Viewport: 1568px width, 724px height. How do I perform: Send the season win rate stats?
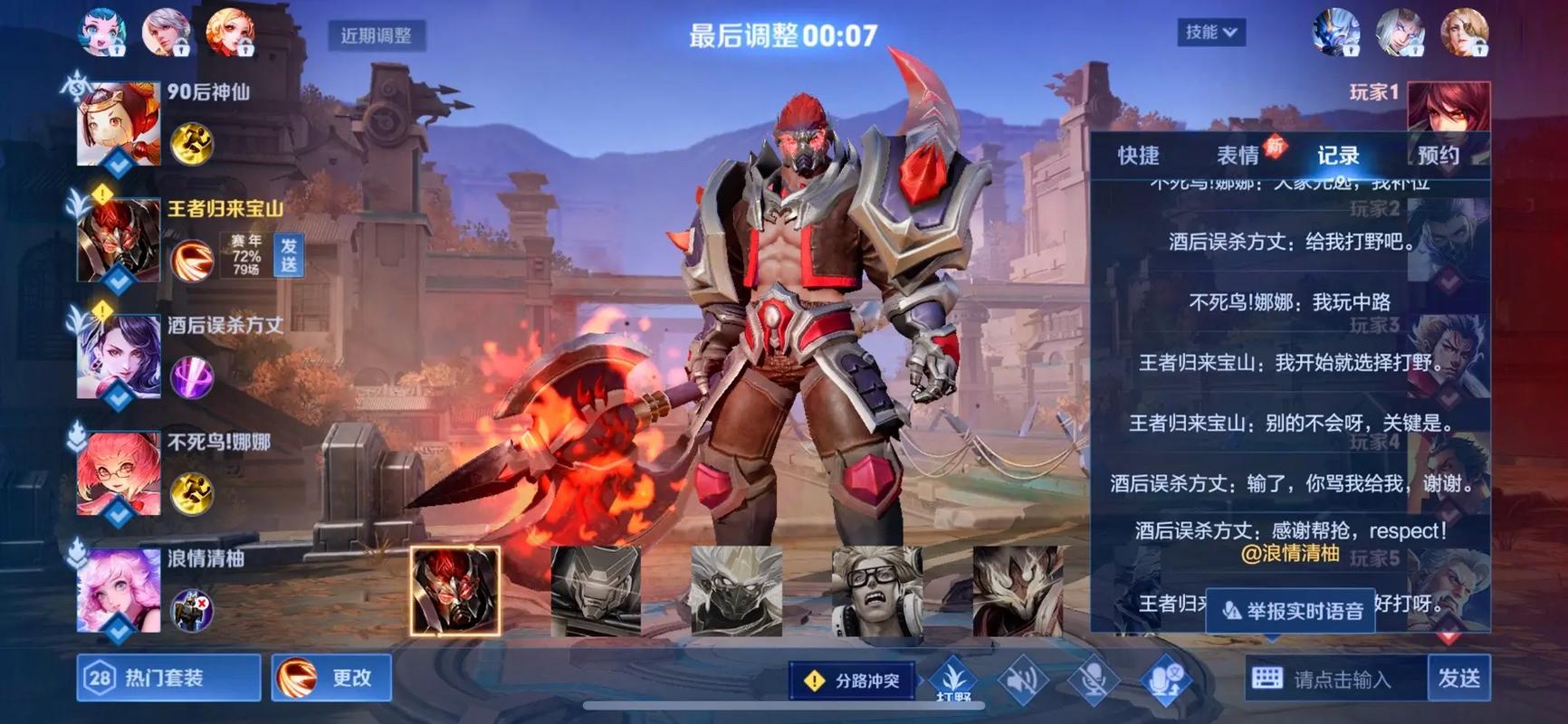point(289,254)
